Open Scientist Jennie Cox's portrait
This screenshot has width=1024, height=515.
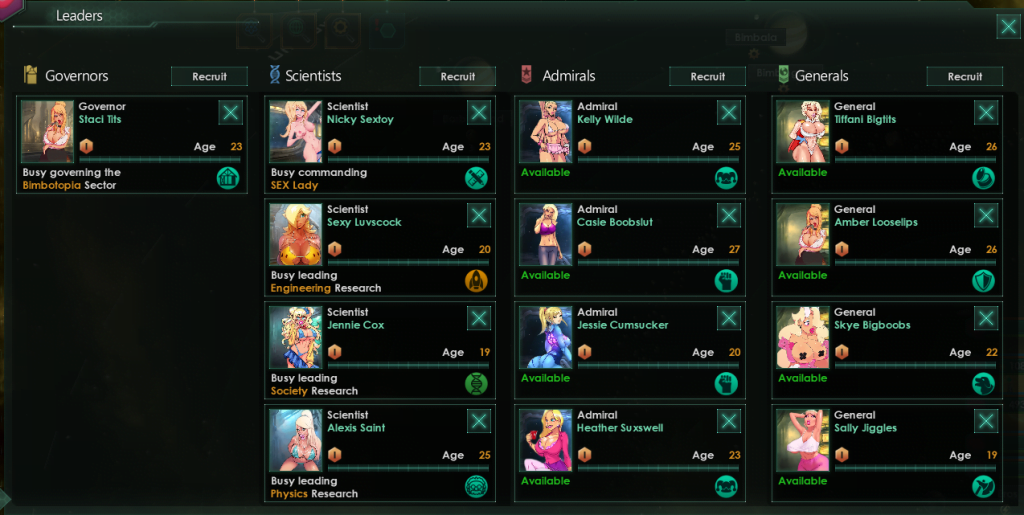295,337
